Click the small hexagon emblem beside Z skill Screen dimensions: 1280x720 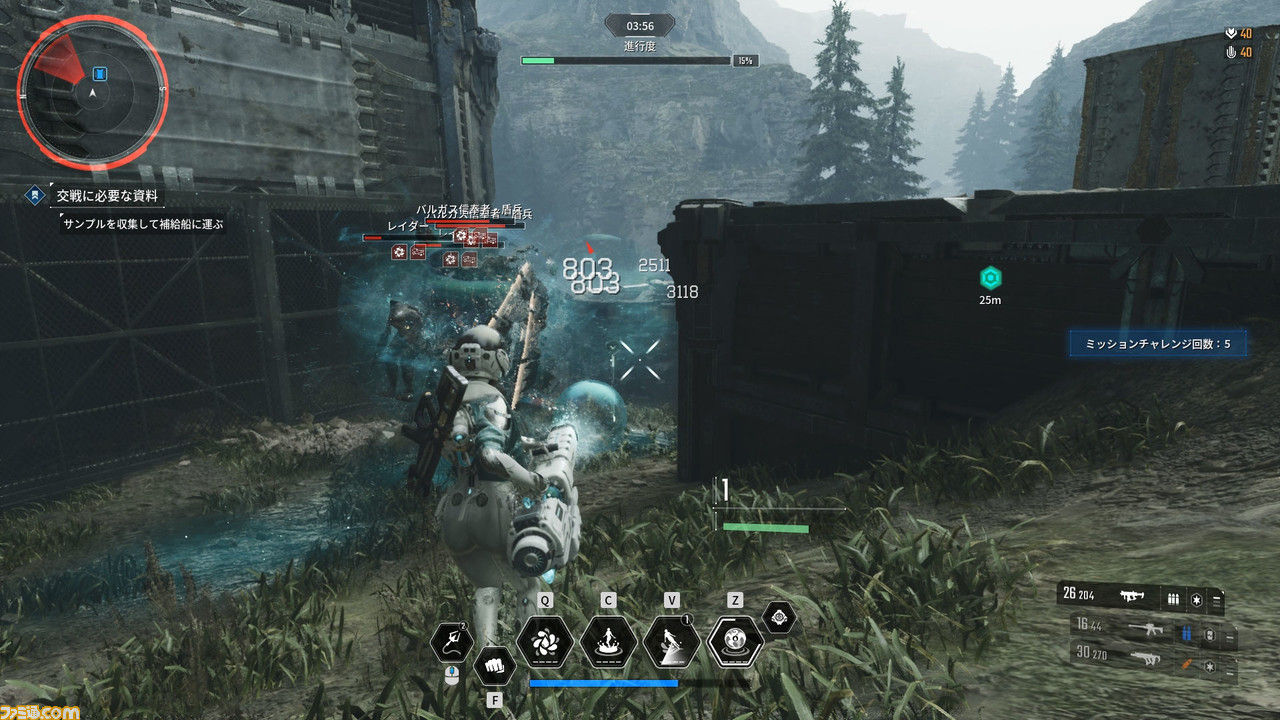780,619
